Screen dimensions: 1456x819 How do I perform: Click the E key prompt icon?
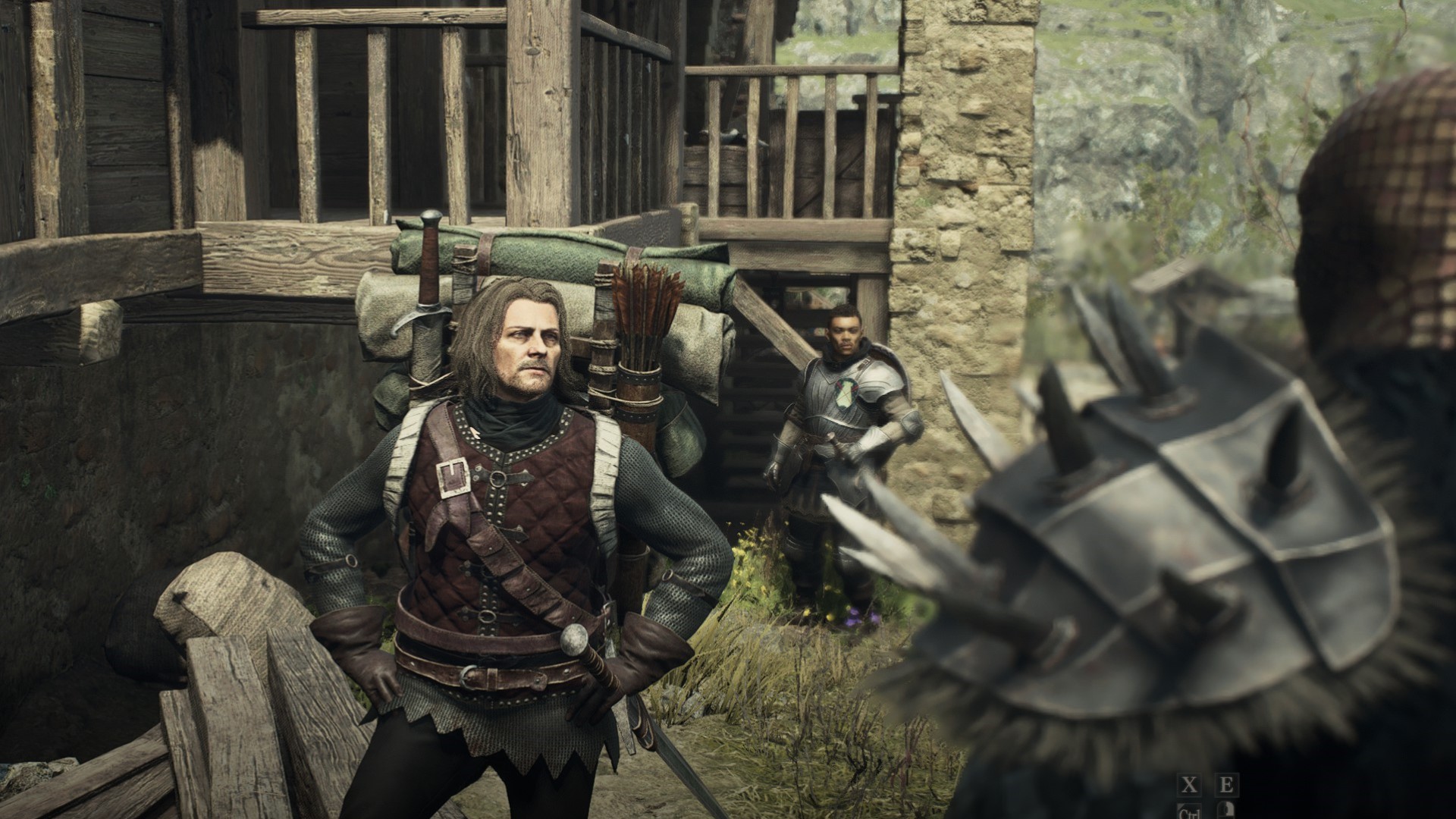coord(1227,786)
